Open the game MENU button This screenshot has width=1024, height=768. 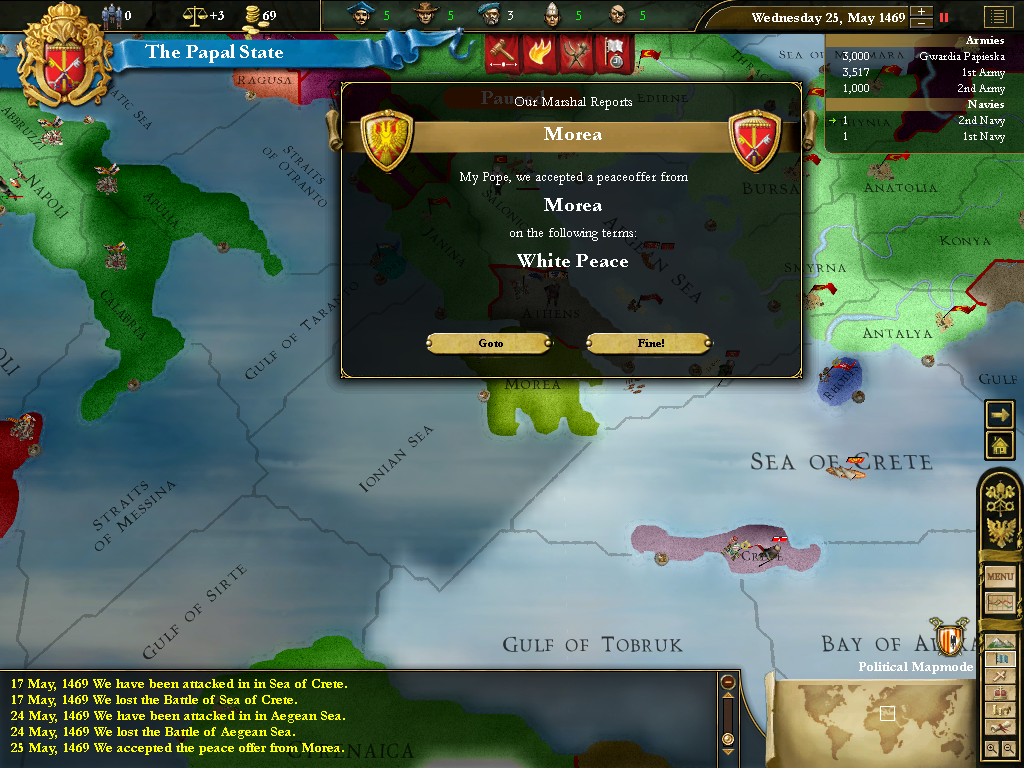[x=1000, y=577]
